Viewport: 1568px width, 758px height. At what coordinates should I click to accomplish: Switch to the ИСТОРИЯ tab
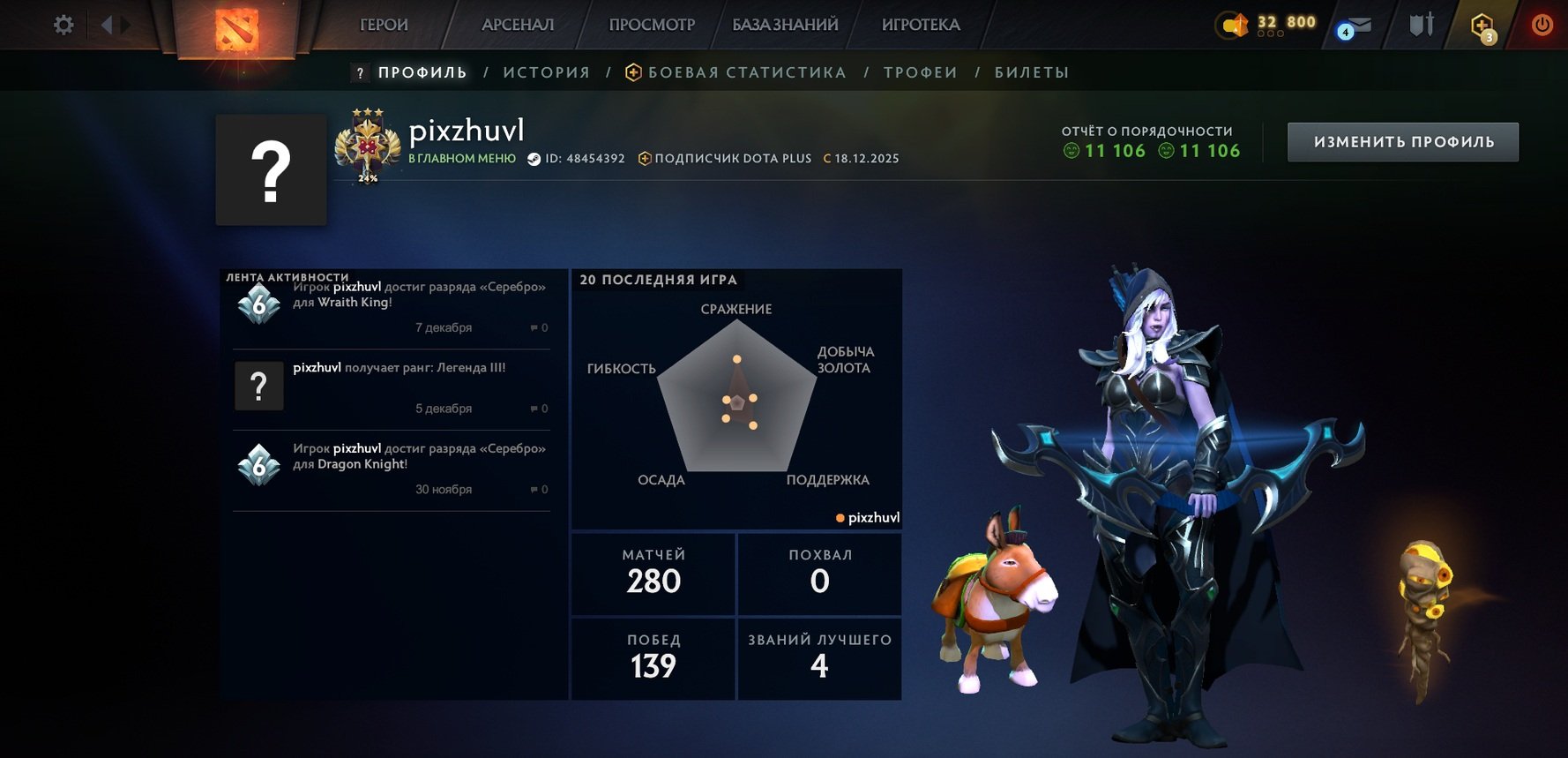click(x=546, y=71)
